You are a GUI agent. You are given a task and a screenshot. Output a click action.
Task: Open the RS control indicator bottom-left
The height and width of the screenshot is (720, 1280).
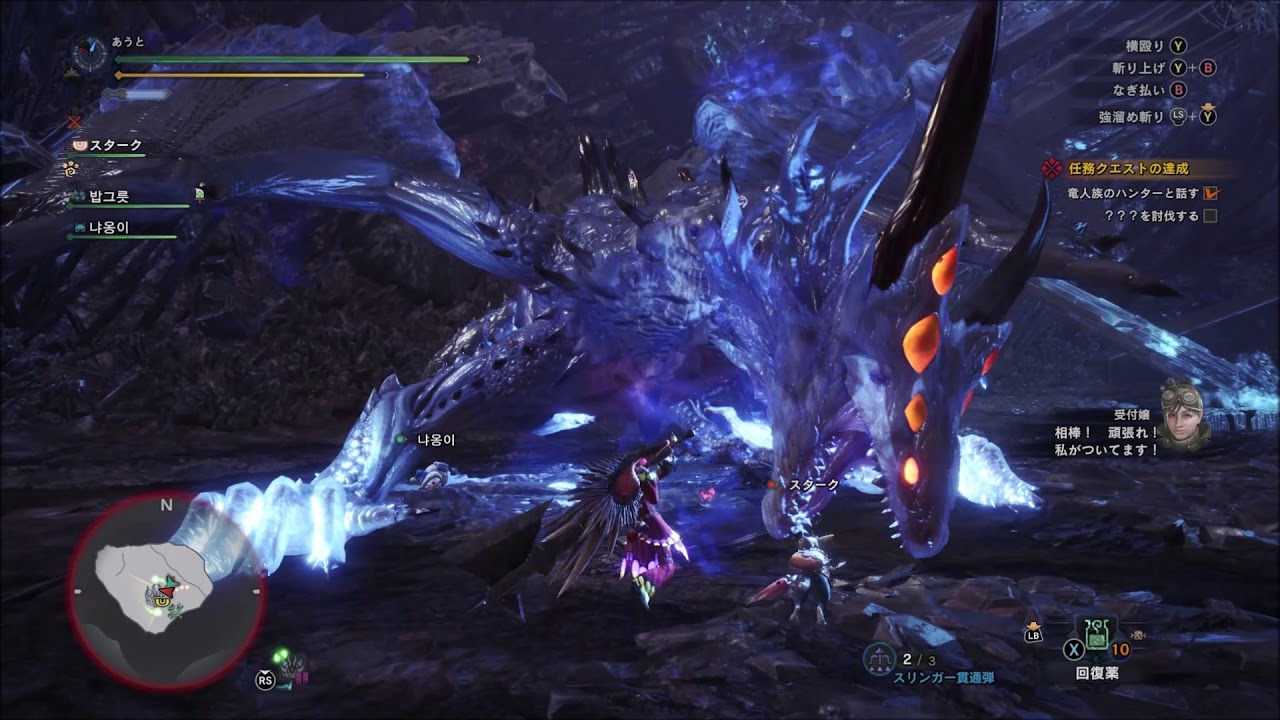click(x=264, y=680)
